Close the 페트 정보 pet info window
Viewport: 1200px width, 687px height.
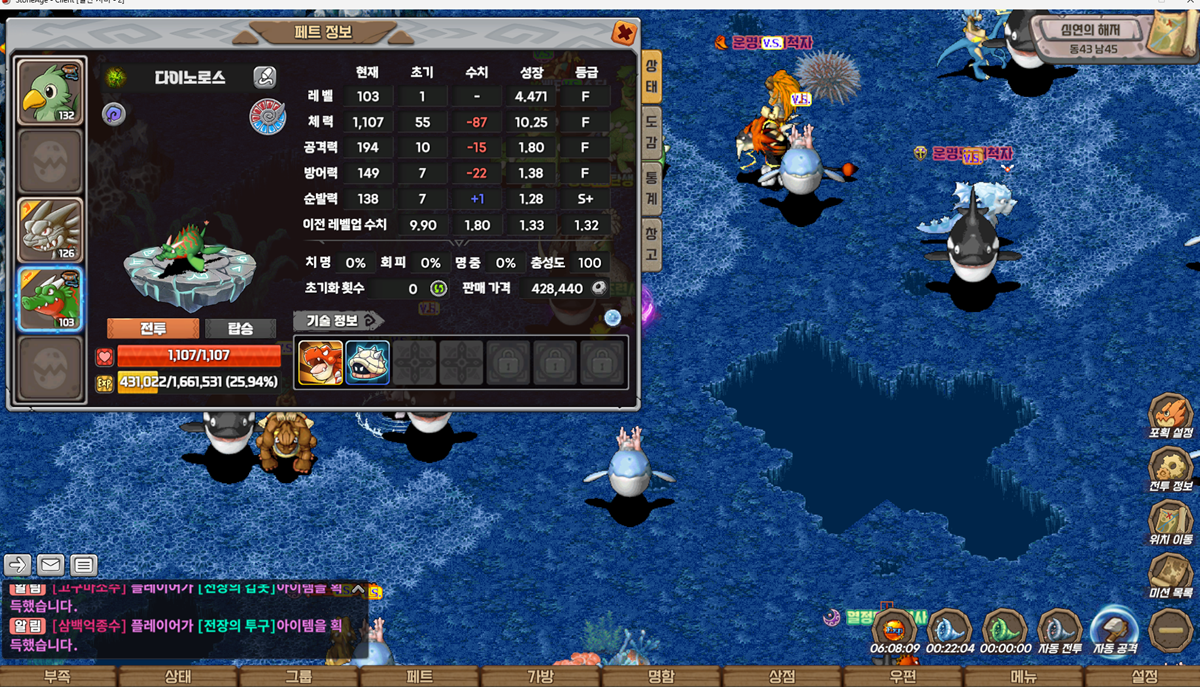pyautogui.click(x=624, y=33)
